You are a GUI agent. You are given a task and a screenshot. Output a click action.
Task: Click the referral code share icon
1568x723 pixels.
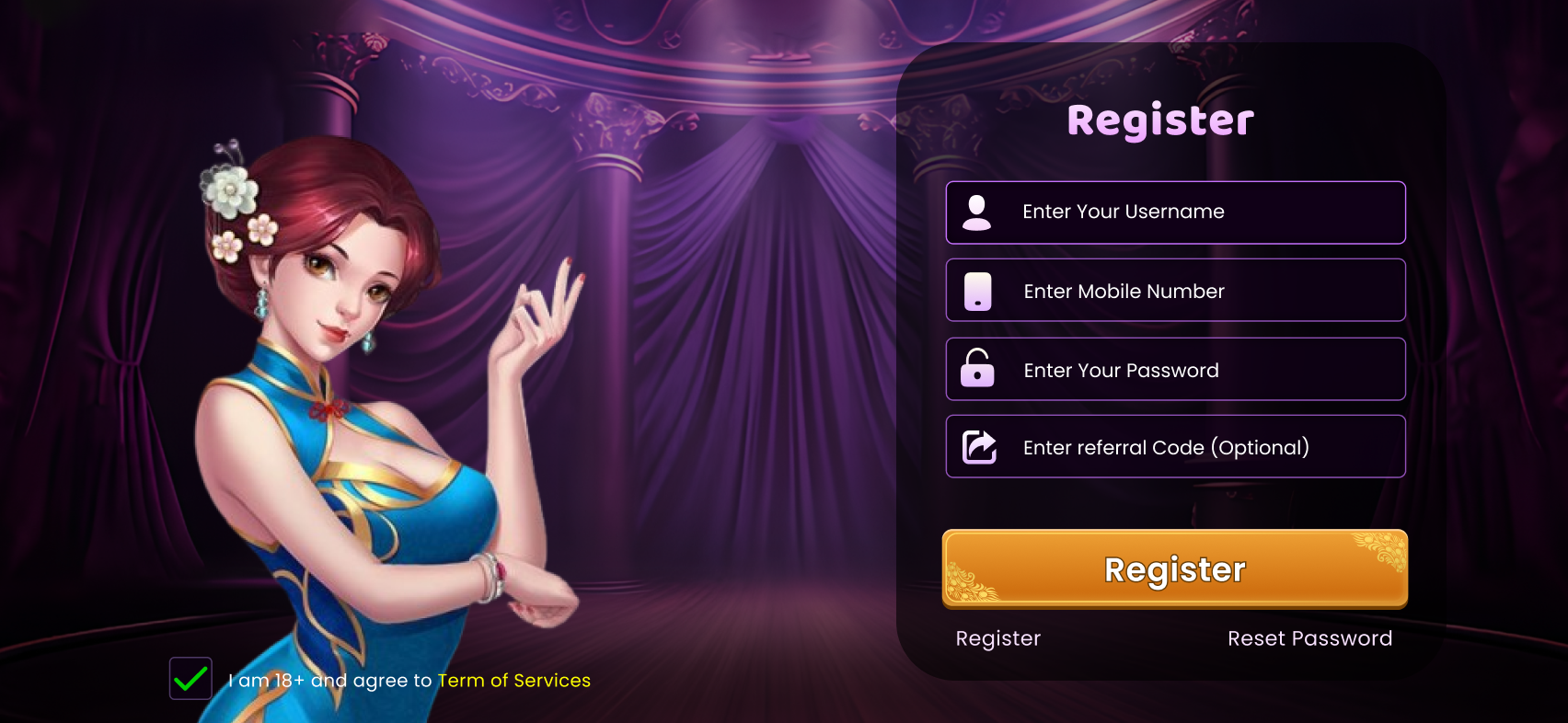(x=977, y=446)
